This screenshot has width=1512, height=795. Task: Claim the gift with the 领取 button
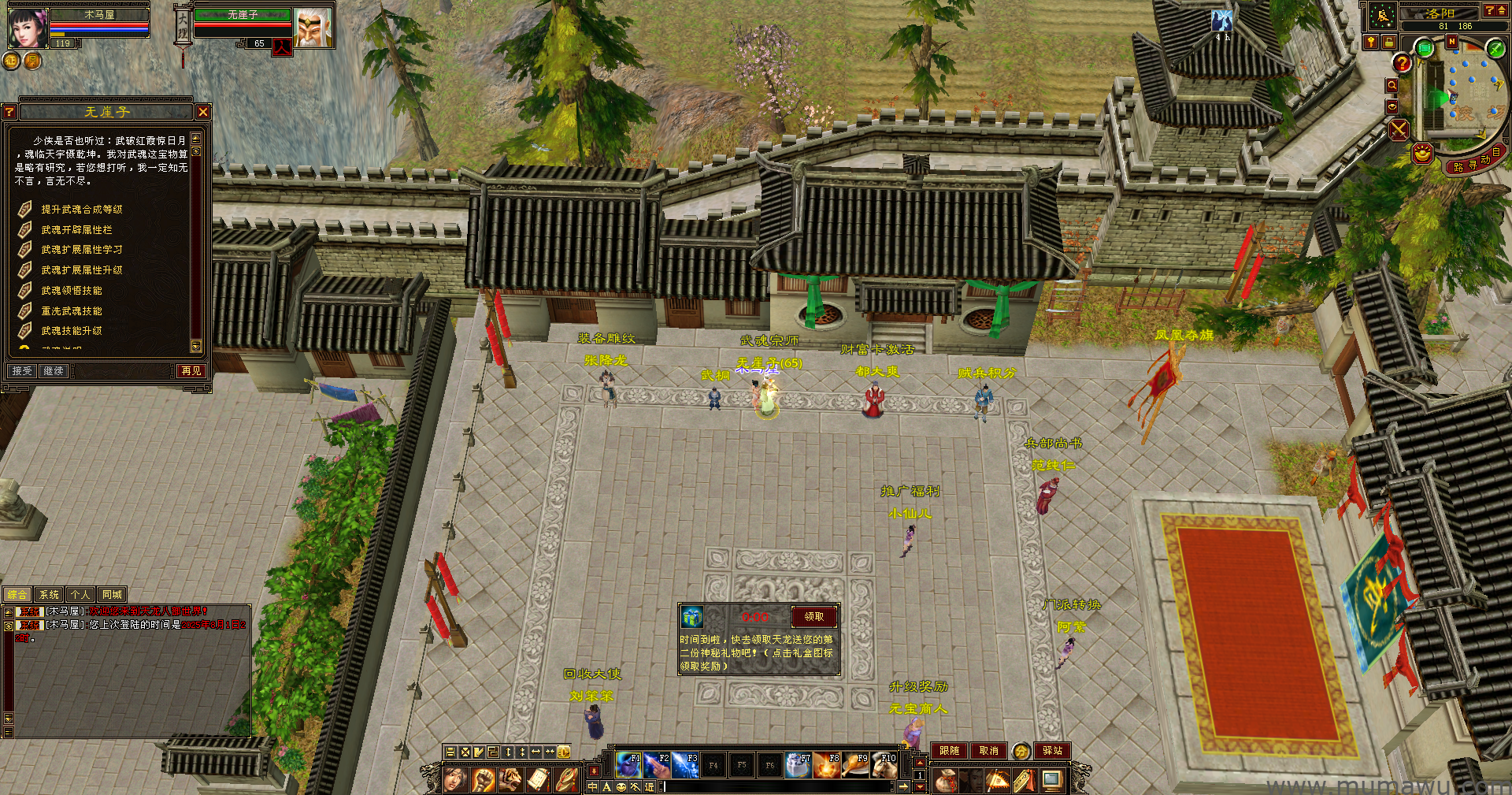[814, 617]
